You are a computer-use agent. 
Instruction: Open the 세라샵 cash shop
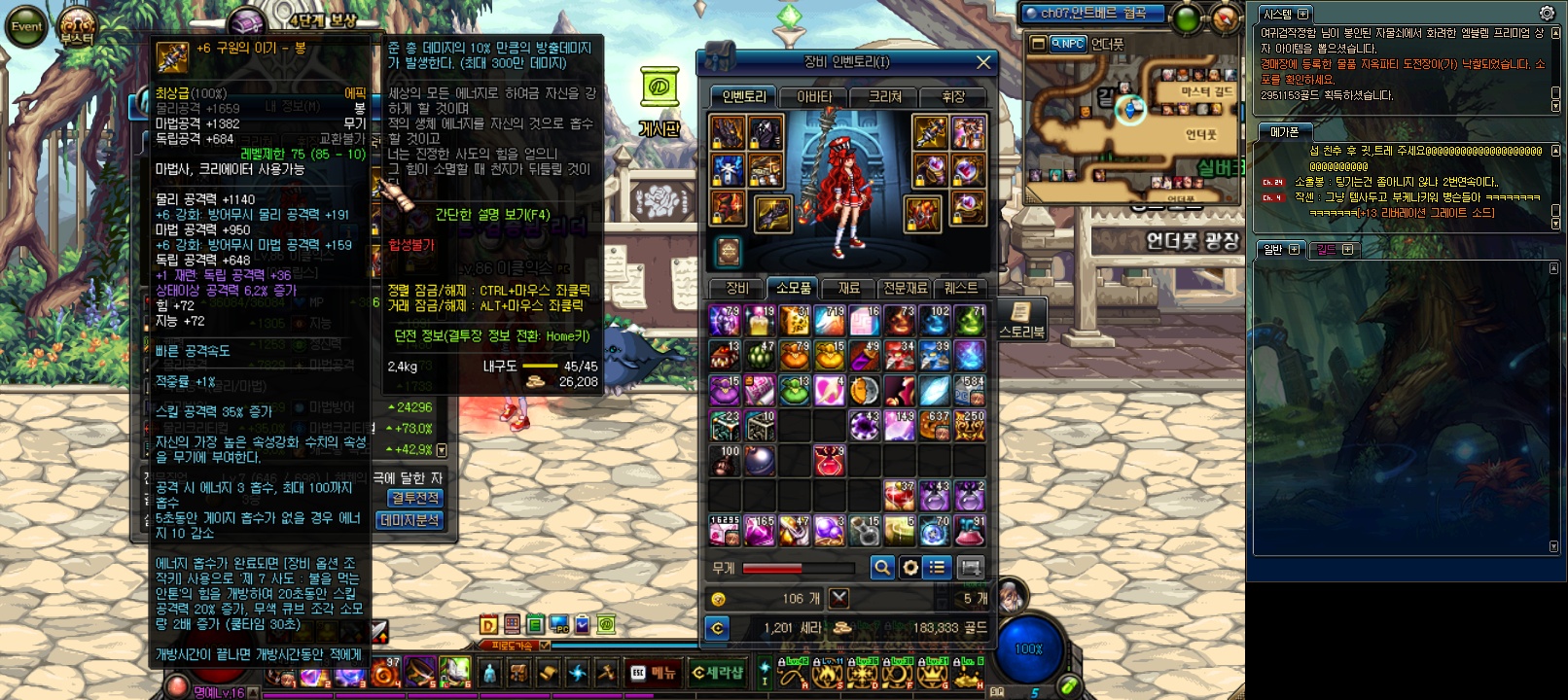coord(717,673)
